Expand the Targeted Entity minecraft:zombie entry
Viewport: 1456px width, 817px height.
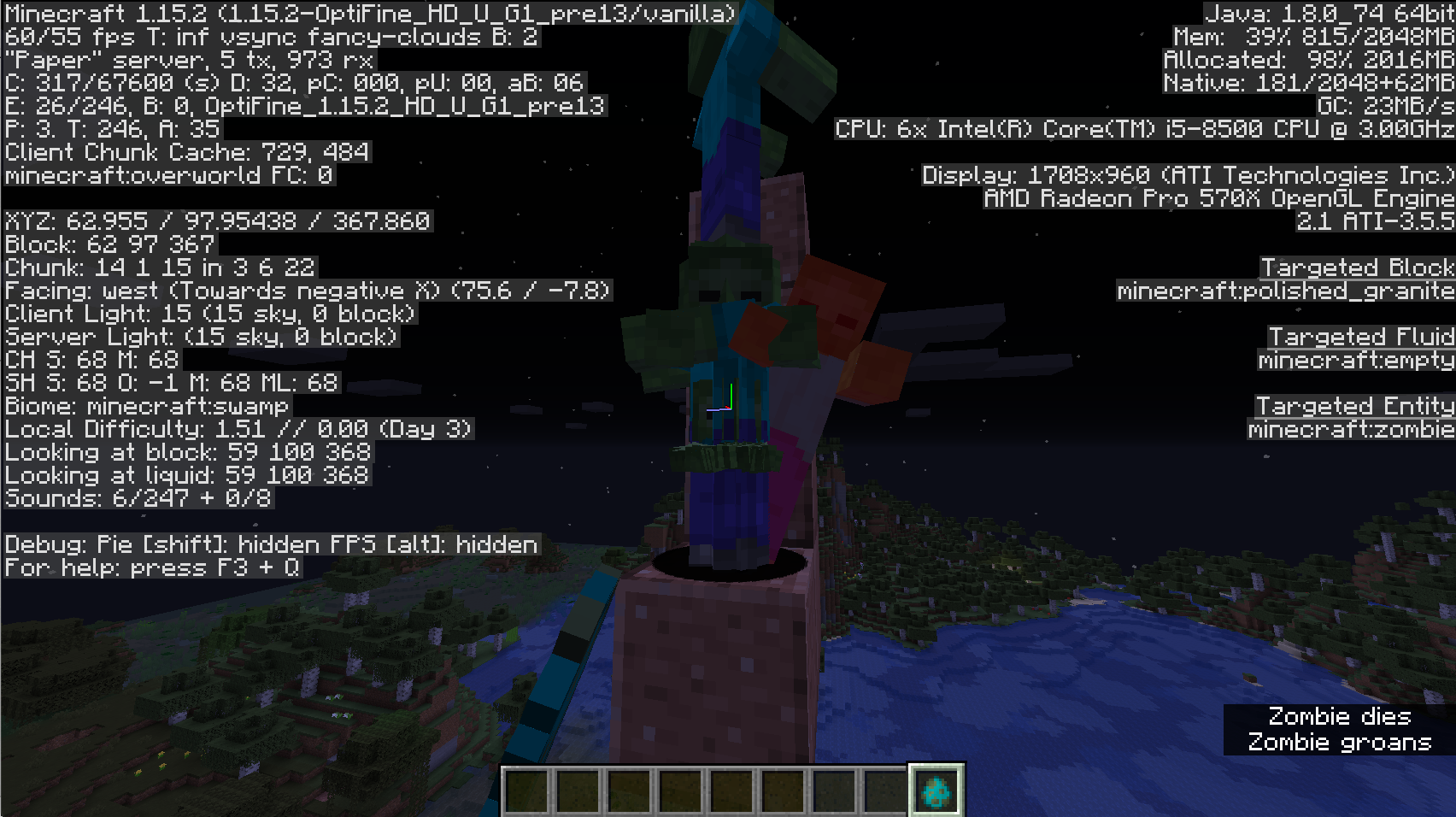pos(1350,428)
